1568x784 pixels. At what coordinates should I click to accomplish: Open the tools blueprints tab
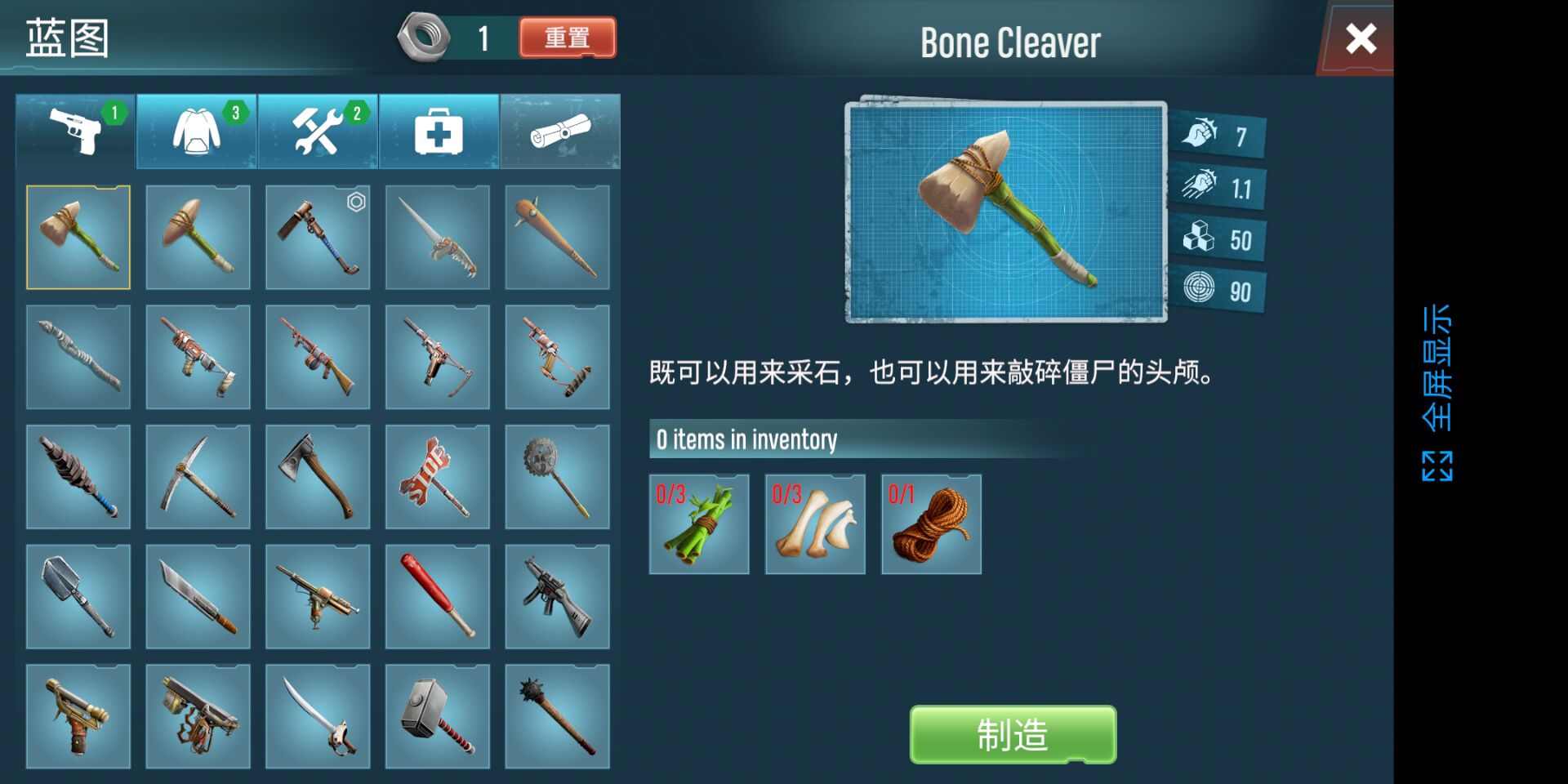click(x=318, y=131)
